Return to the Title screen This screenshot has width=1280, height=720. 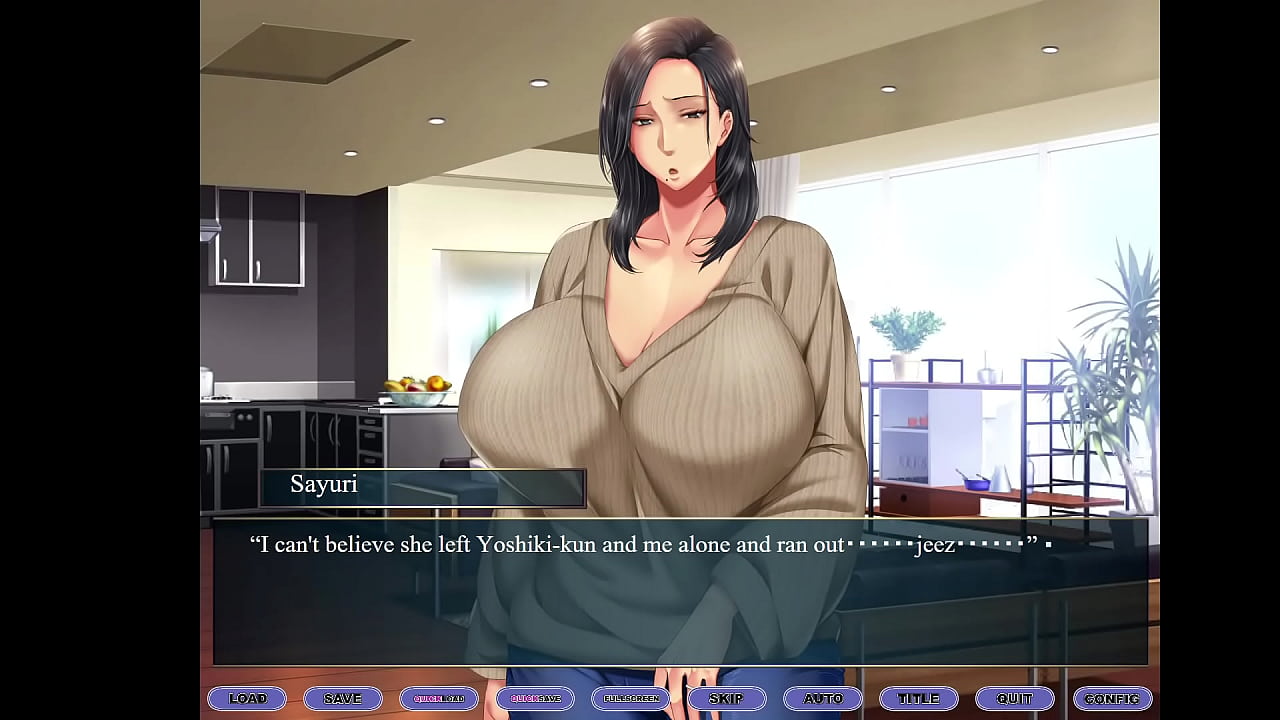919,698
